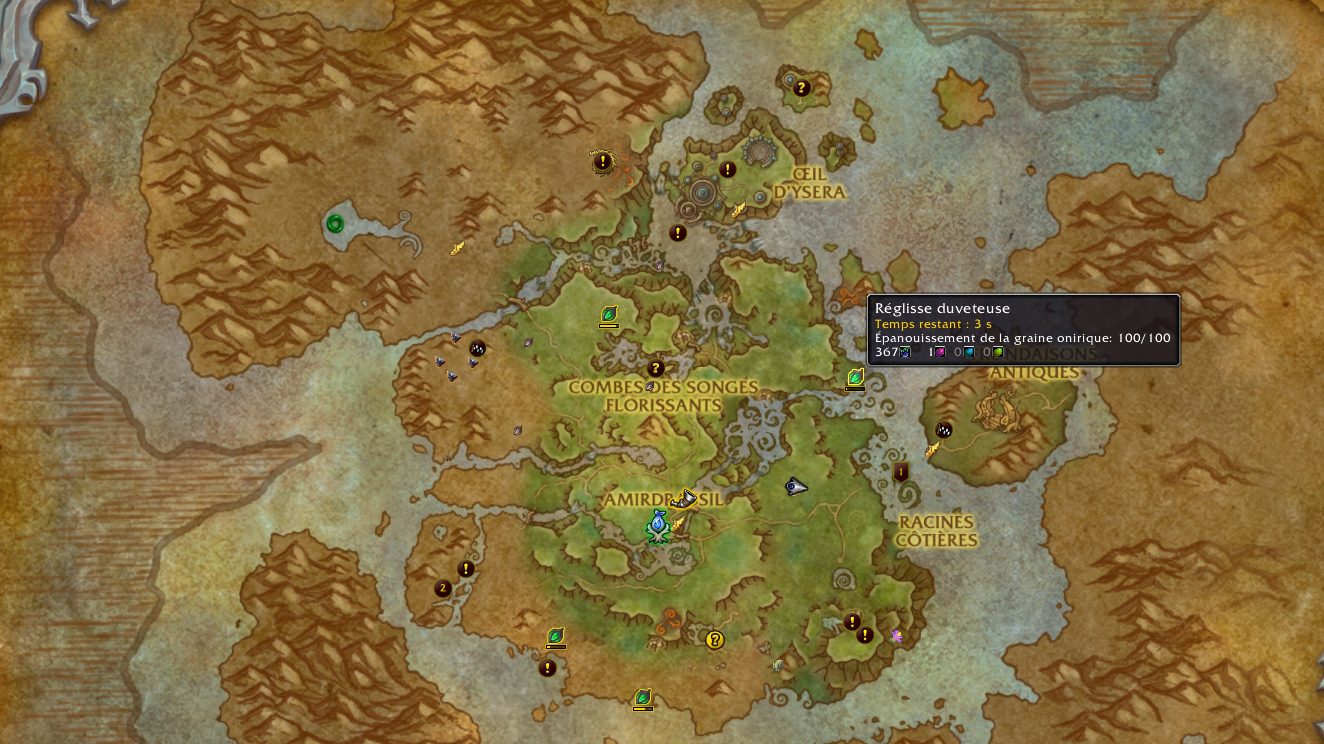
Task: Select the Œil d'Ysera zone label
Action: pos(810,183)
